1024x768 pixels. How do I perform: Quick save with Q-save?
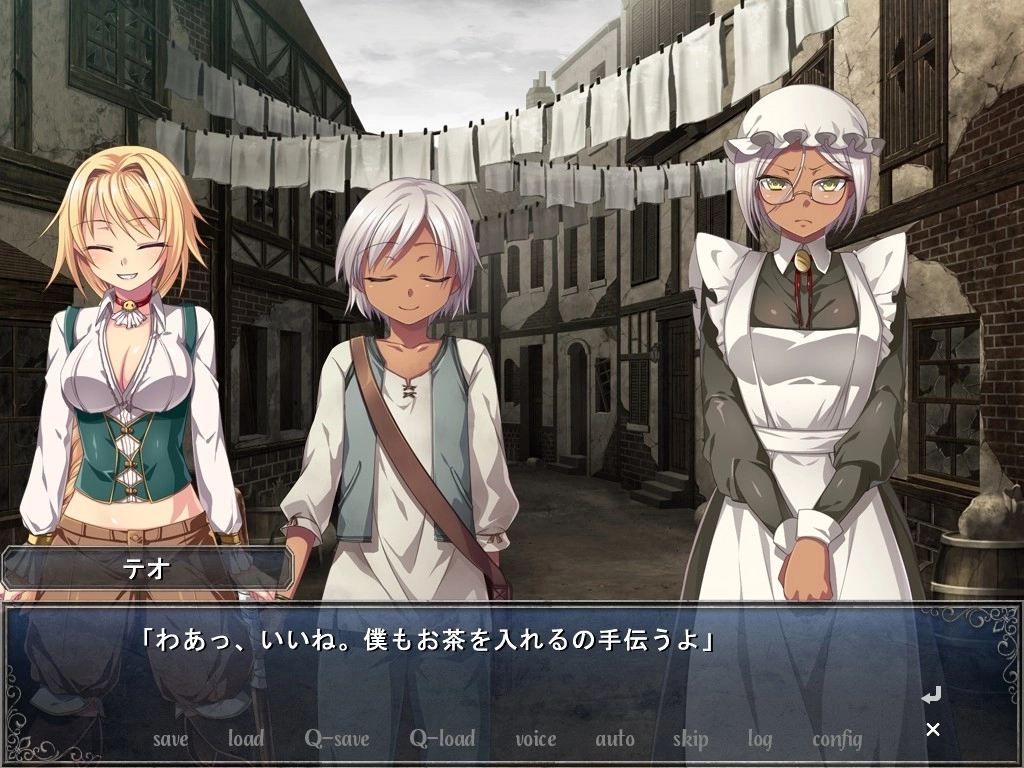pyautogui.click(x=337, y=739)
